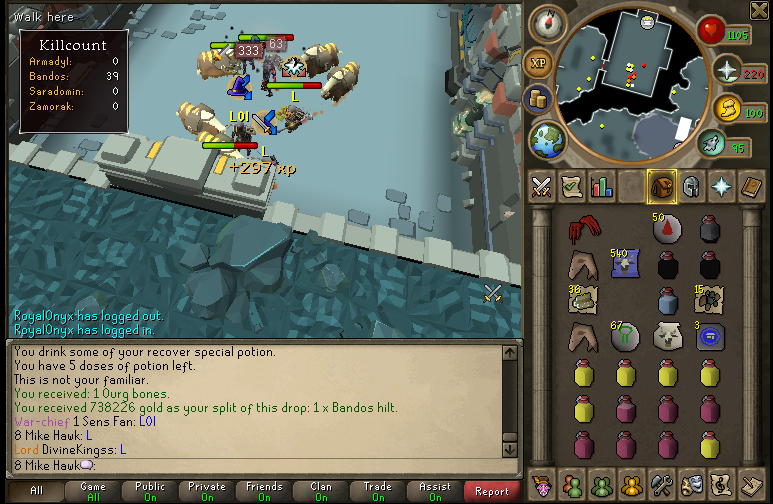773x504 pixels.
Task: Report a player using the Report button
Action: pyautogui.click(x=492, y=491)
